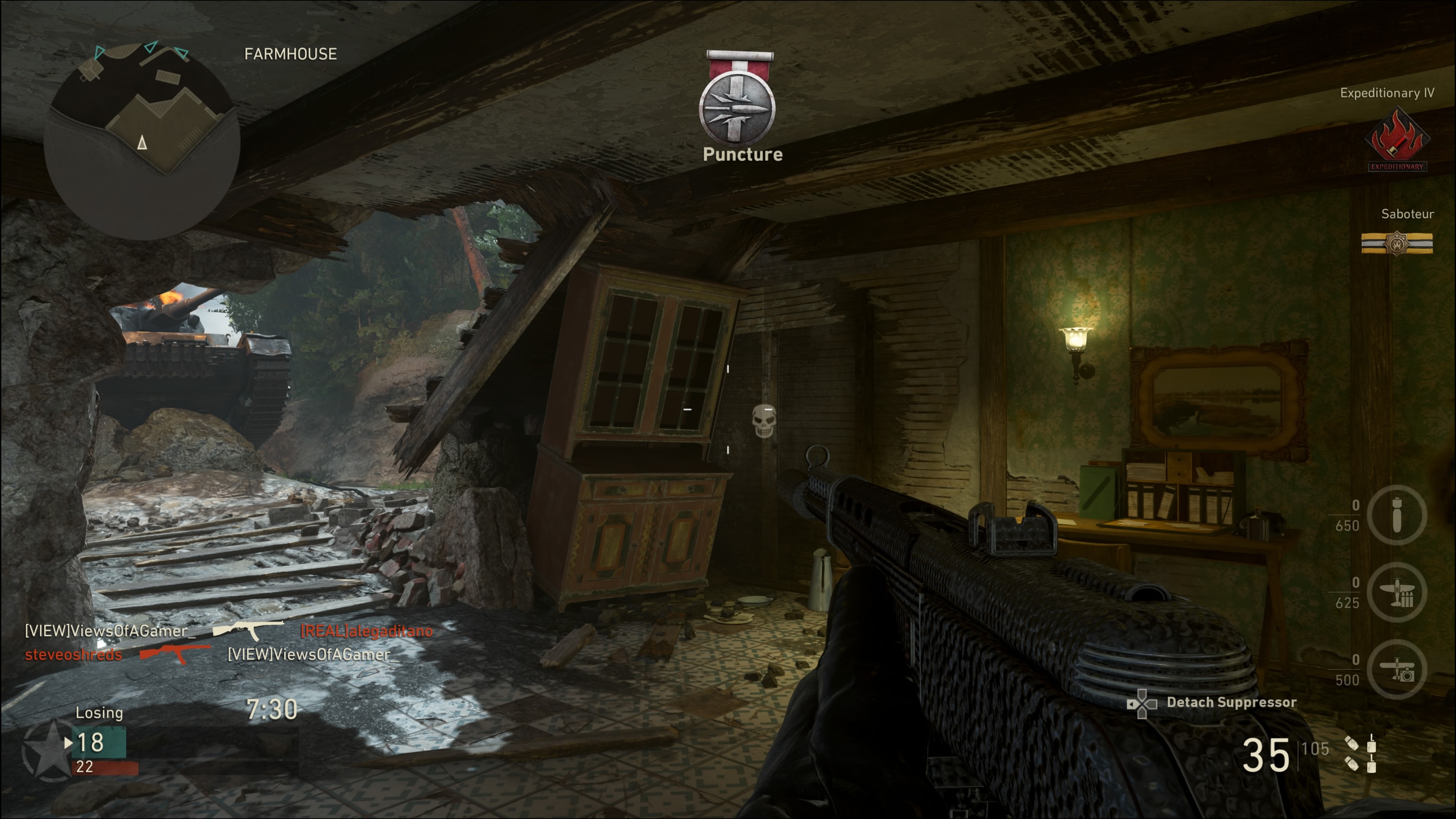Image resolution: width=1456 pixels, height=819 pixels.
Task: Click the top killfeed entry weapon icon
Action: click(248, 630)
